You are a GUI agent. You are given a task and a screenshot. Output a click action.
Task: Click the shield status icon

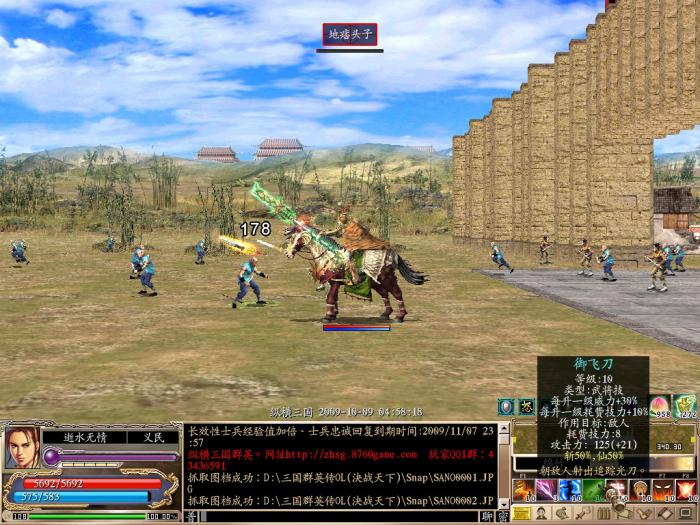pyautogui.click(x=506, y=407)
